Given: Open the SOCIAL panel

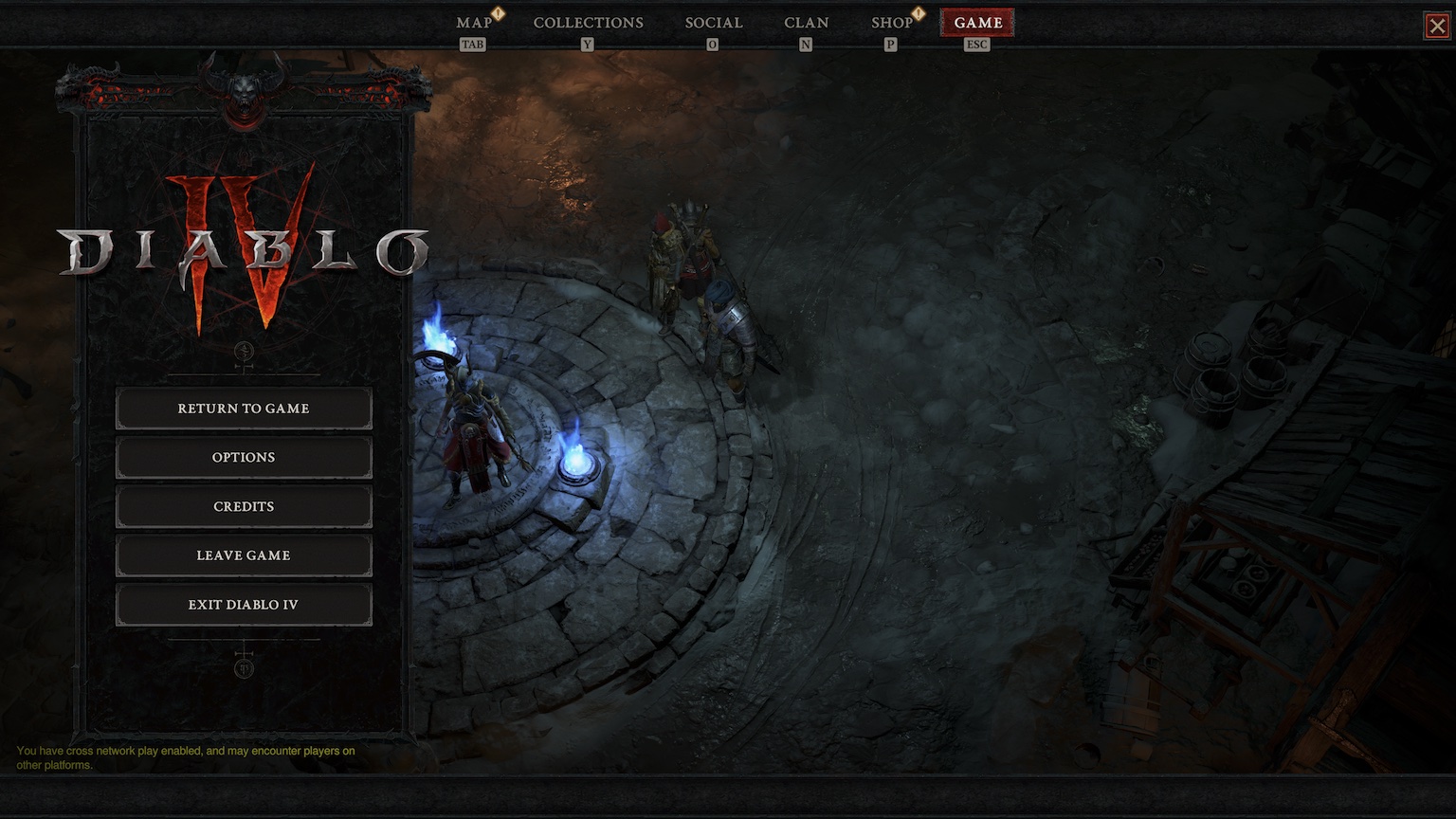Looking at the screenshot, I should 713,22.
